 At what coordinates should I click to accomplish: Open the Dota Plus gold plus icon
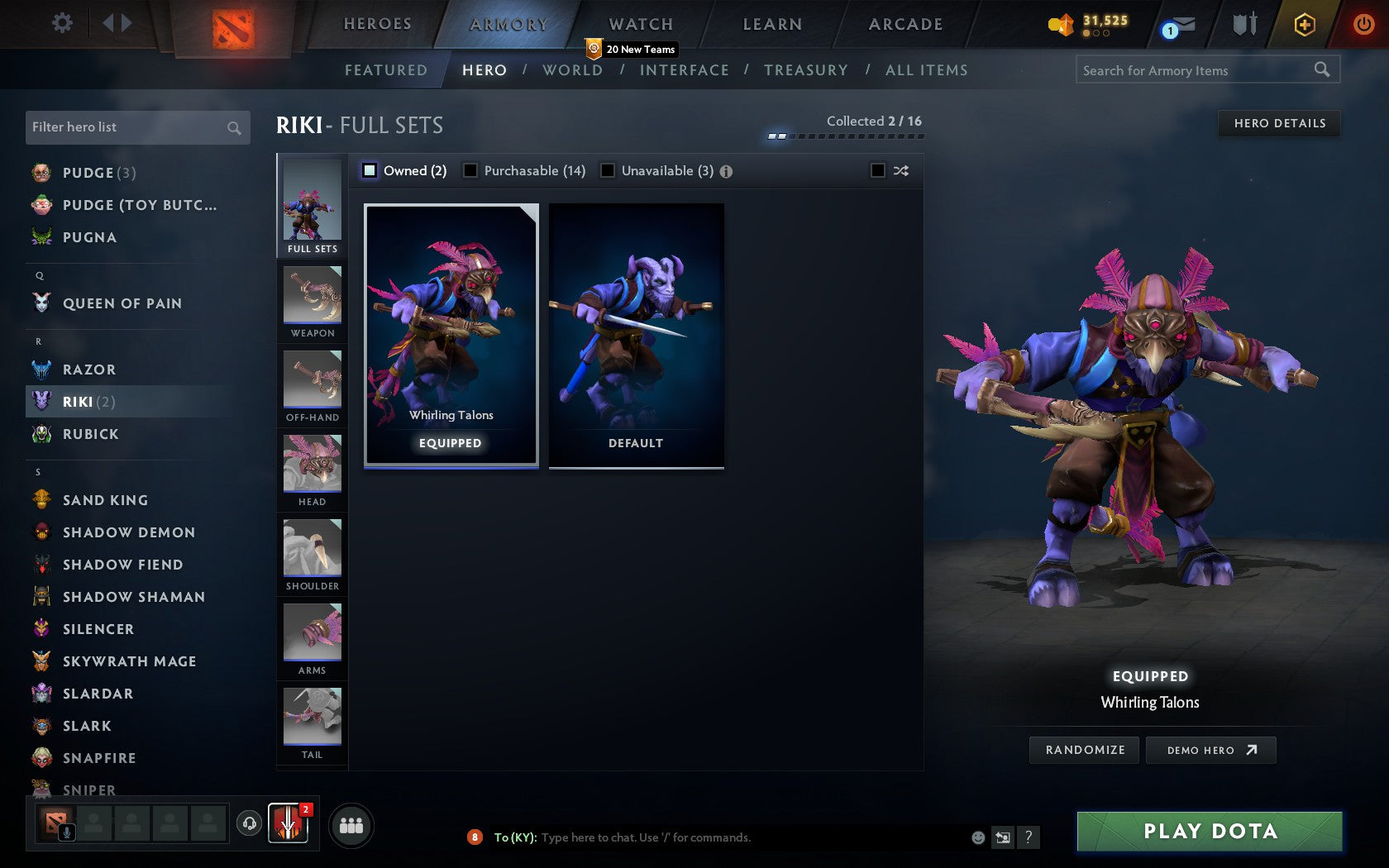1305,24
